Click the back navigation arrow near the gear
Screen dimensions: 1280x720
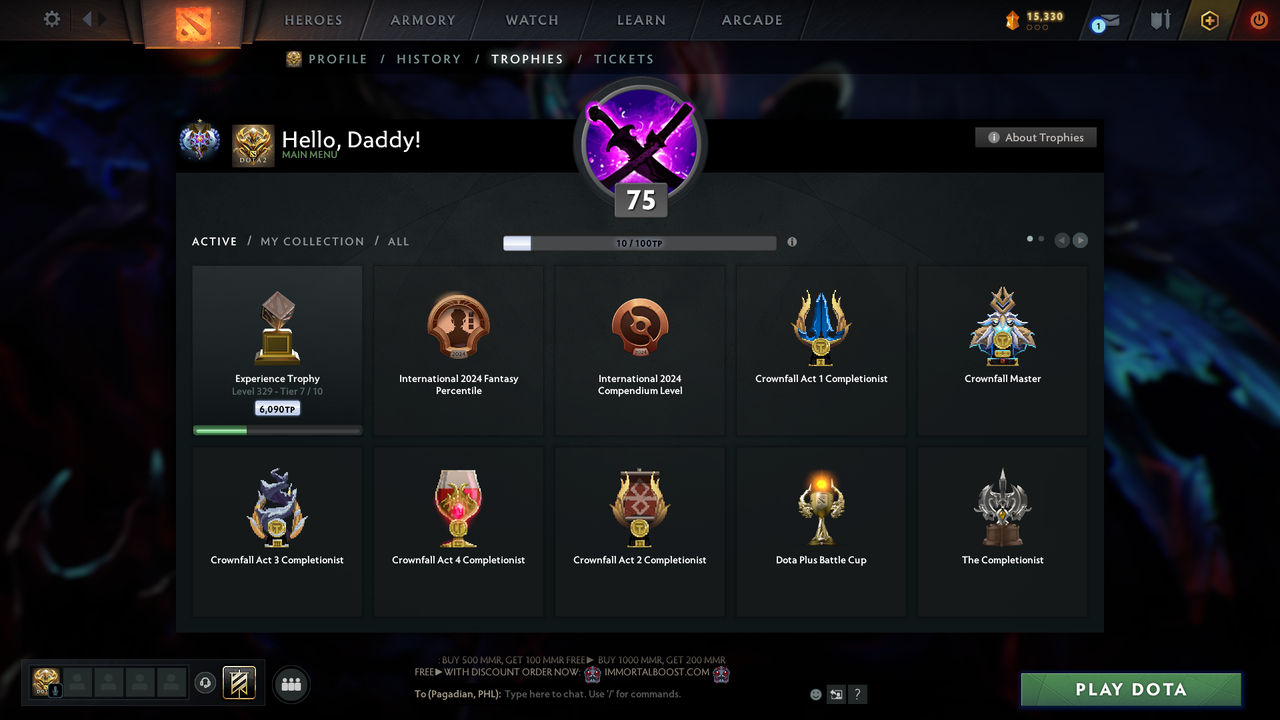(88, 19)
